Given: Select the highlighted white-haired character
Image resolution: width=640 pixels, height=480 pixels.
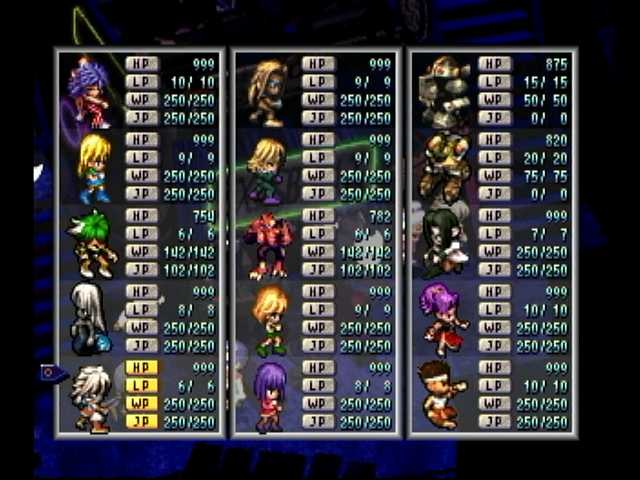Looking at the screenshot, I should pyautogui.click(x=91, y=397).
